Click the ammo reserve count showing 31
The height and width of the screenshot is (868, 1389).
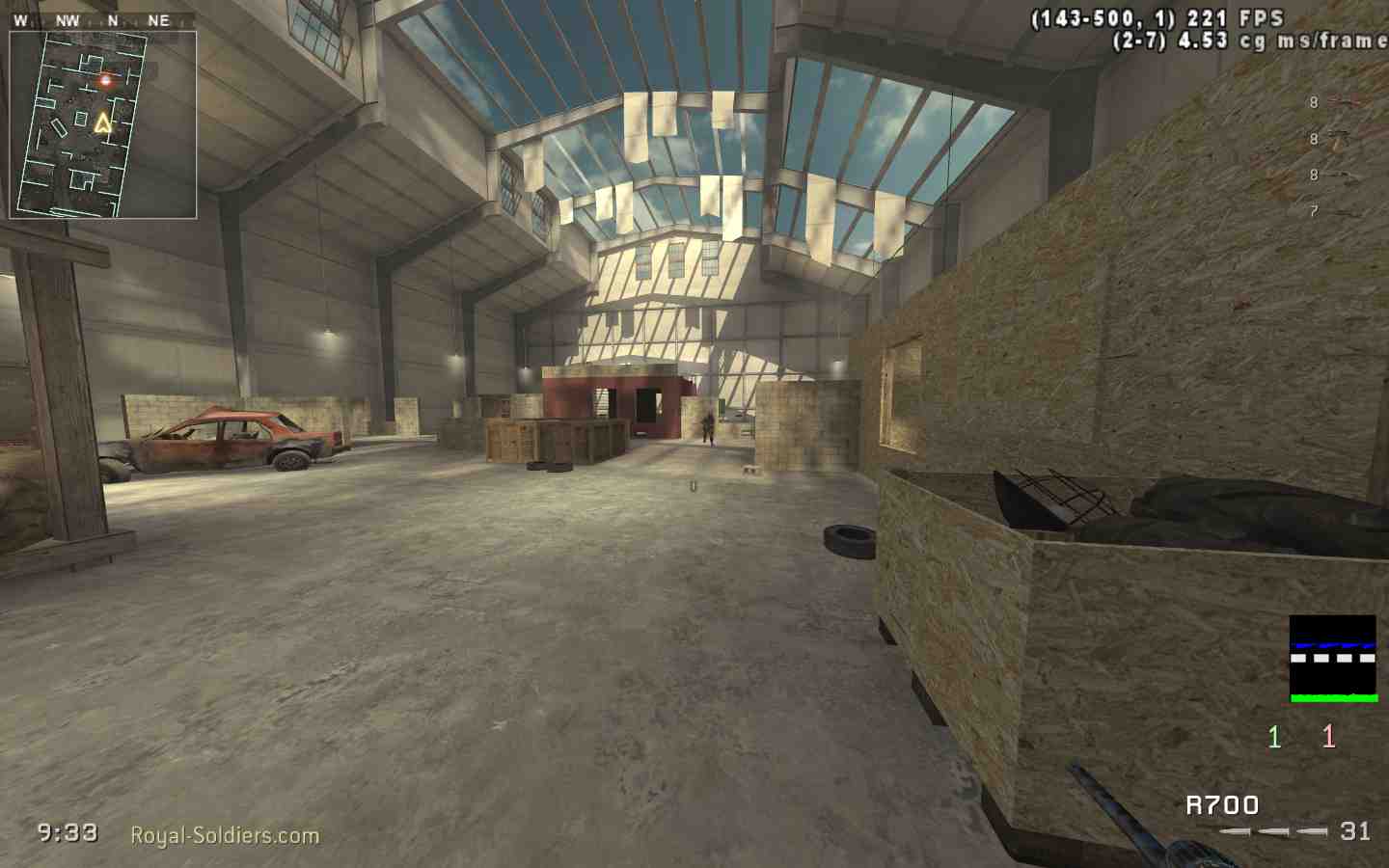coord(1356,830)
